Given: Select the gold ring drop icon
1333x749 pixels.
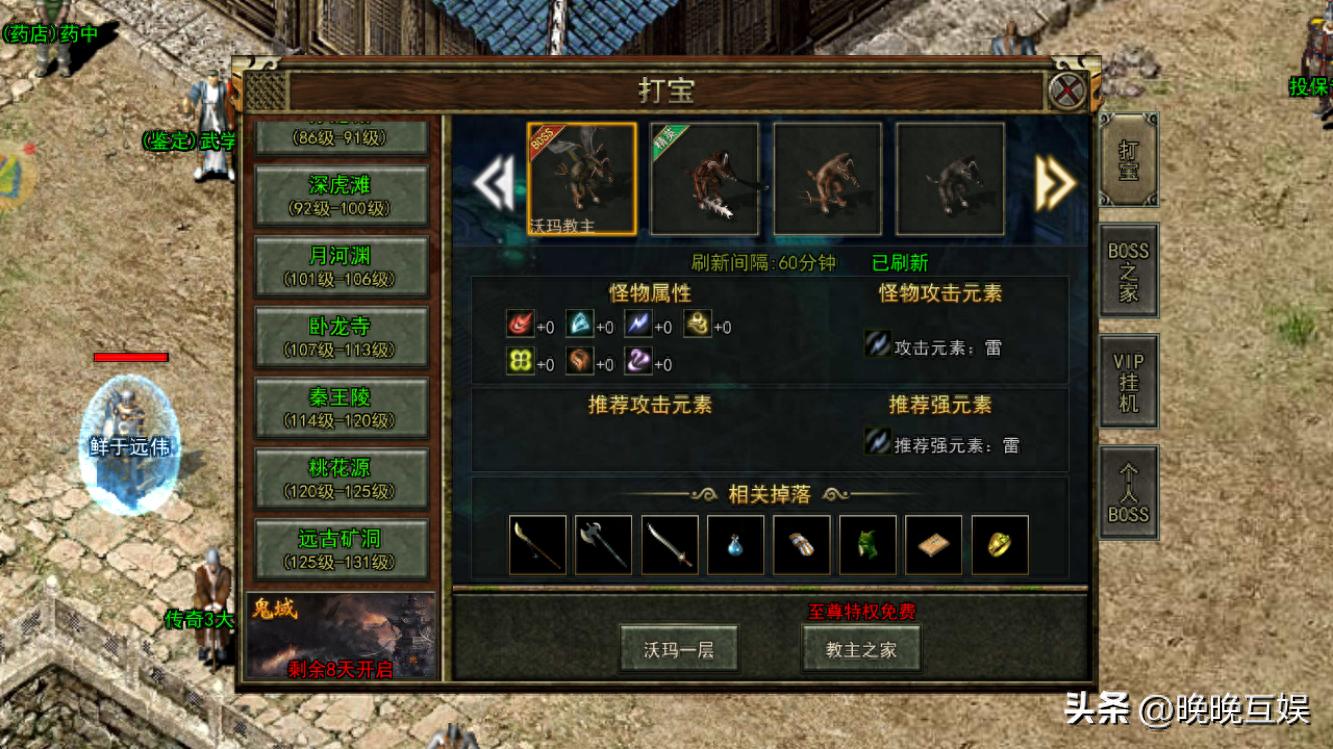Looking at the screenshot, I should [1001, 542].
